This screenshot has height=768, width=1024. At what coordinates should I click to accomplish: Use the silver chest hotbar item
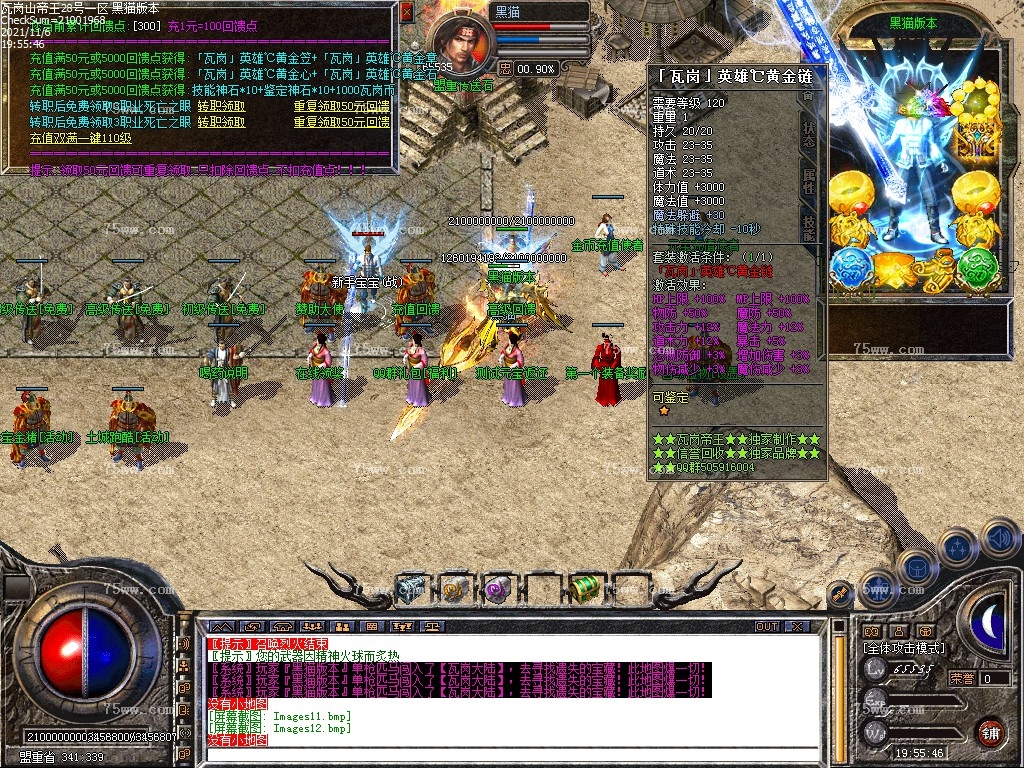[x=410, y=589]
